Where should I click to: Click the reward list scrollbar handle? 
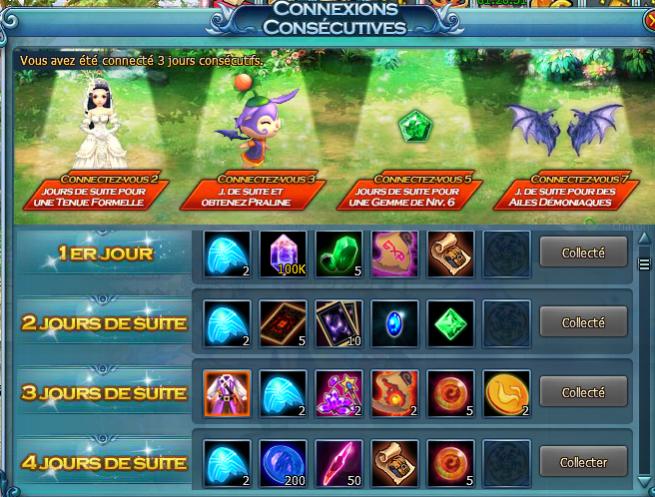(x=645, y=264)
